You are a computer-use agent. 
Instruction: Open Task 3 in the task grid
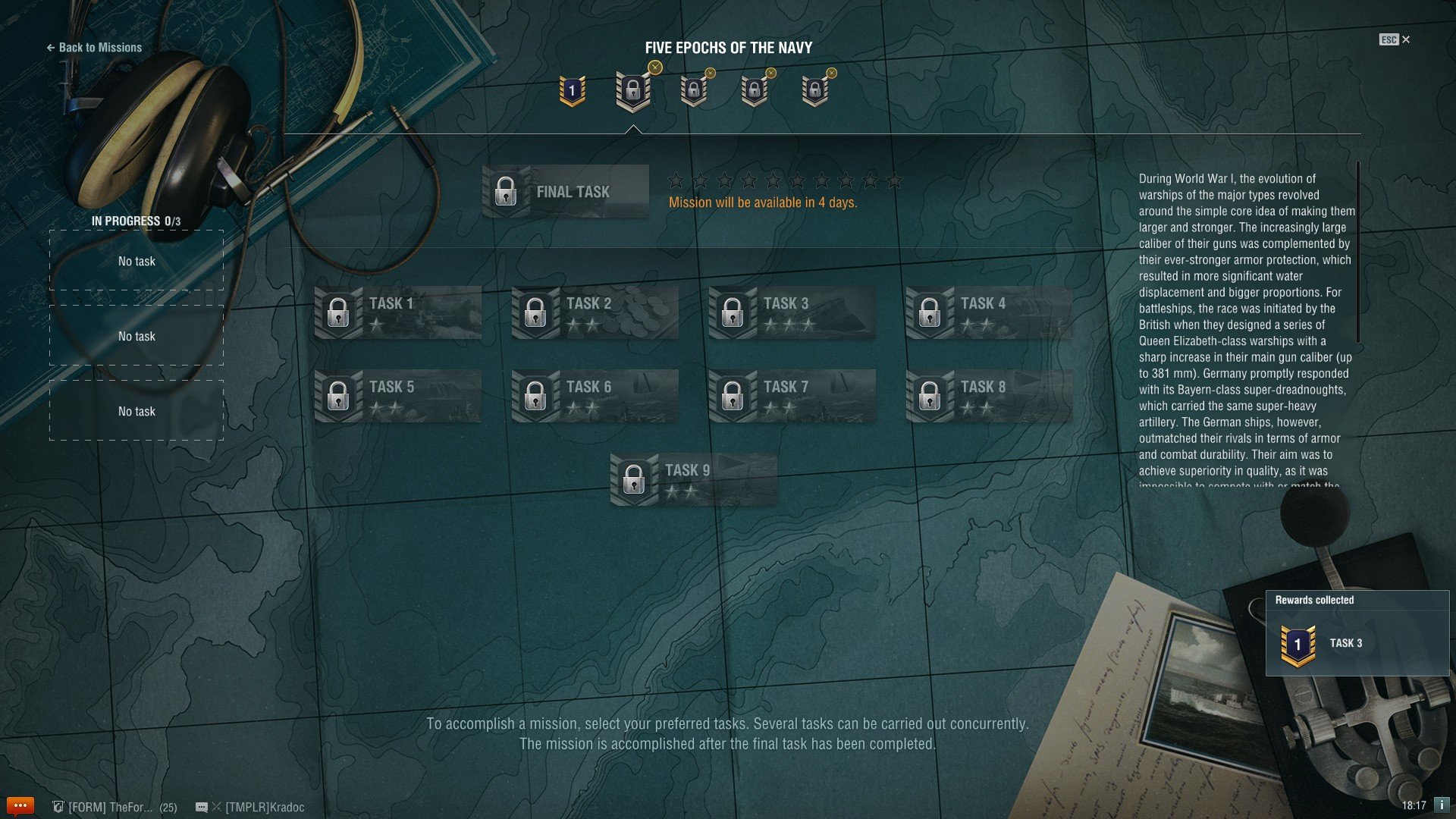[792, 312]
